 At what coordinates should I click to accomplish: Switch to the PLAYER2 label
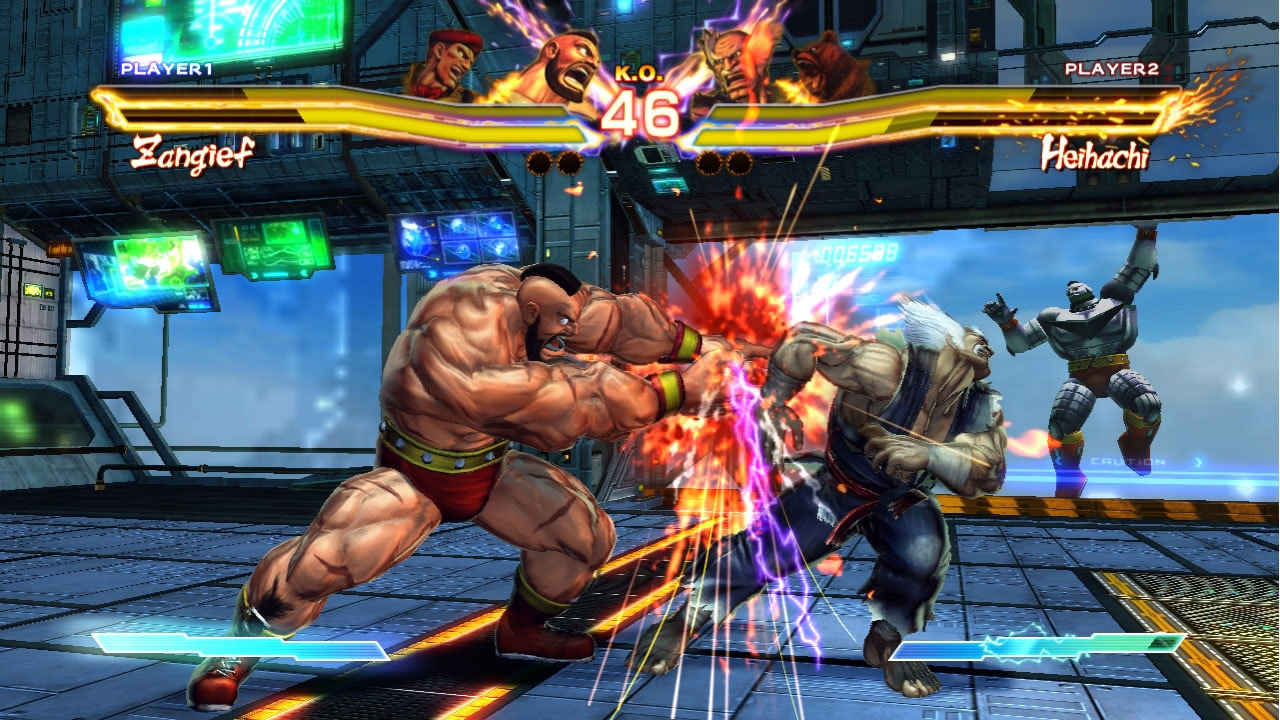(1111, 70)
